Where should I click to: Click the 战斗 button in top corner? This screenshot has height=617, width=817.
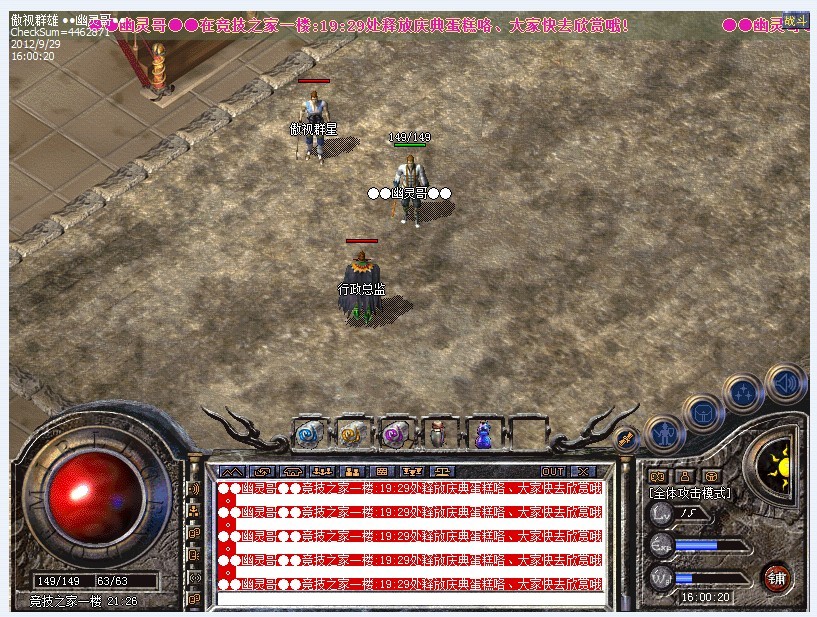click(x=795, y=21)
